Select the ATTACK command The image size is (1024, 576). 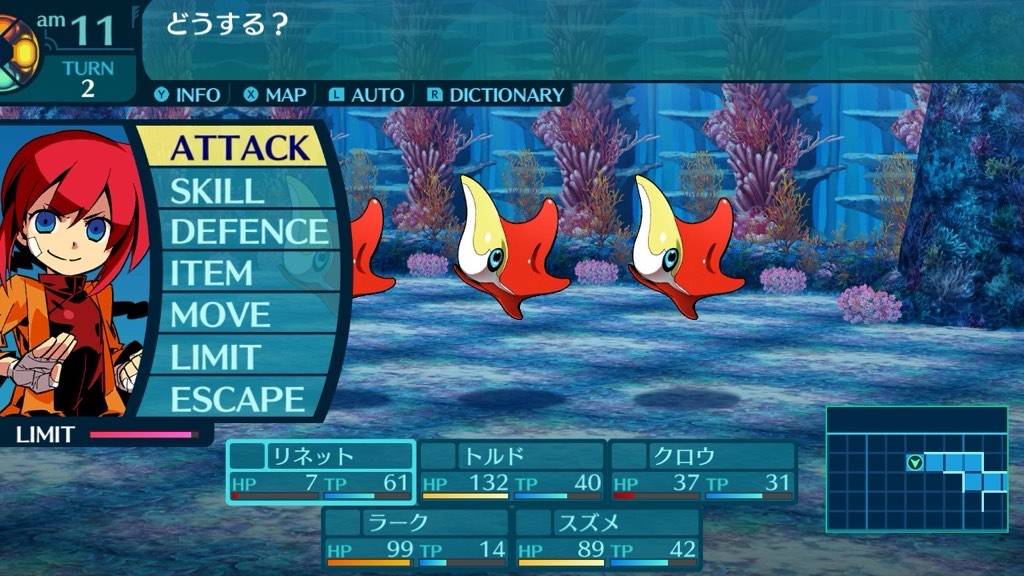(238, 147)
